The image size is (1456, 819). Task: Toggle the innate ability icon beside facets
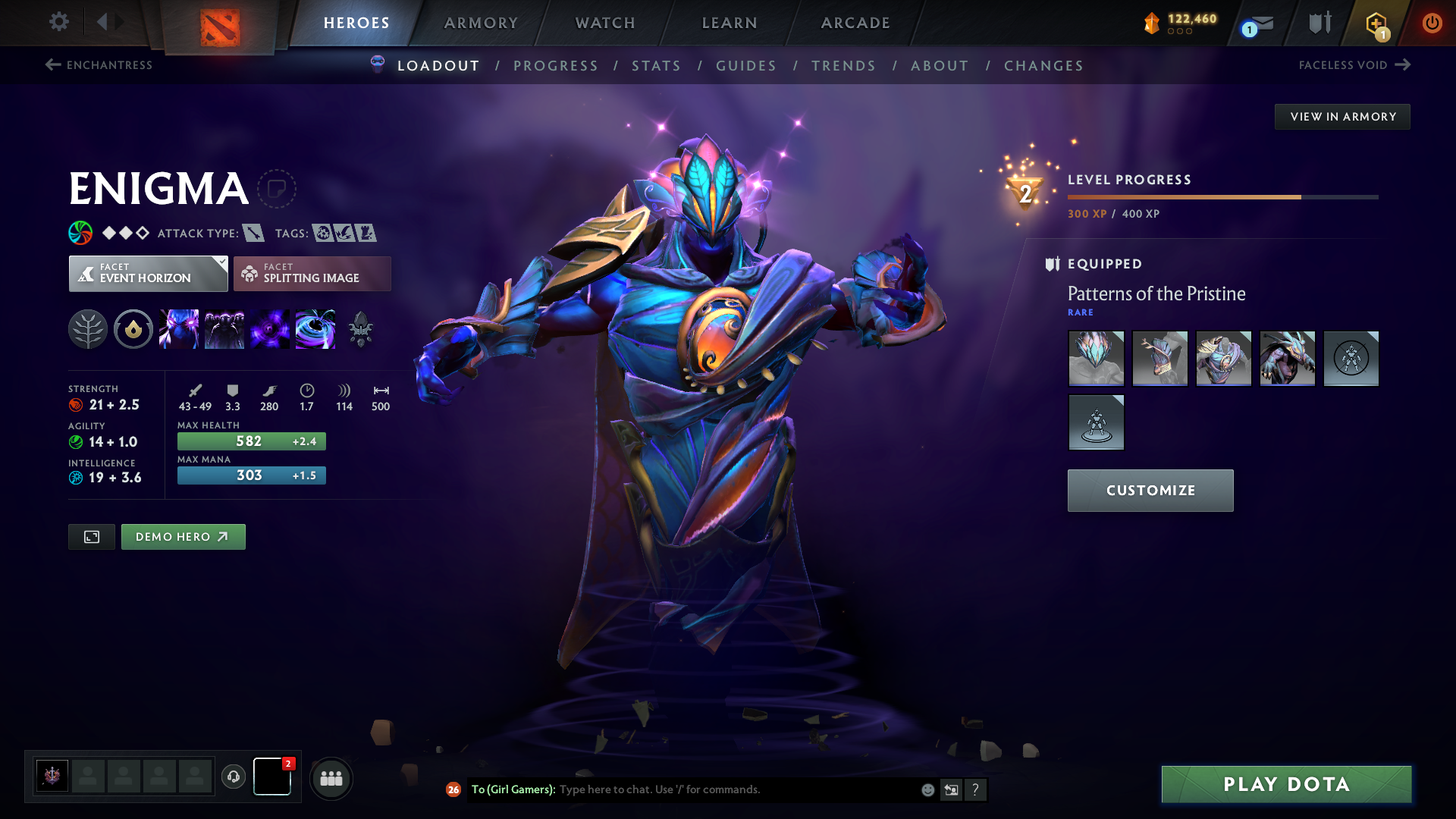tap(133, 328)
